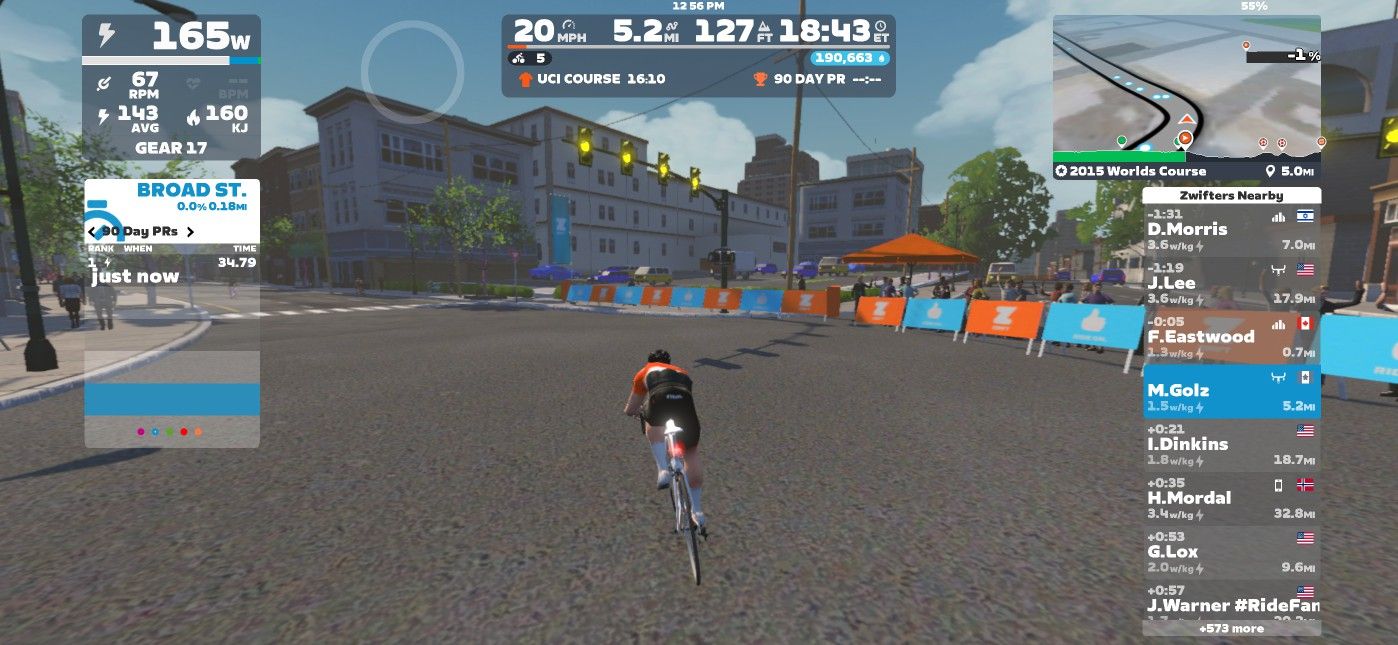Click F.Eastwood's rider row
The image size is (1398, 645).
click(x=1231, y=337)
